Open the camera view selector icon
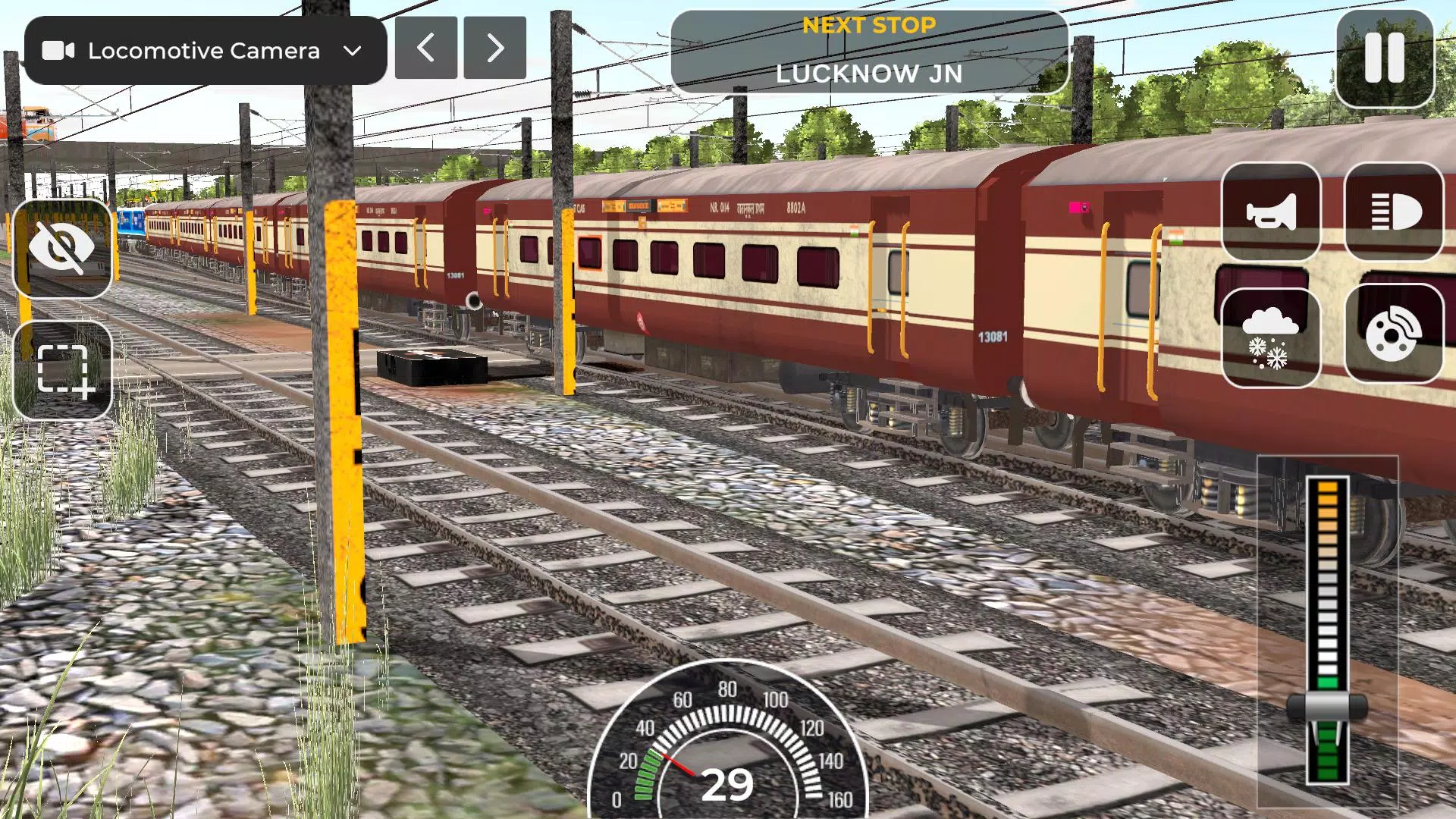Image resolution: width=1456 pixels, height=819 pixels. click(x=61, y=51)
